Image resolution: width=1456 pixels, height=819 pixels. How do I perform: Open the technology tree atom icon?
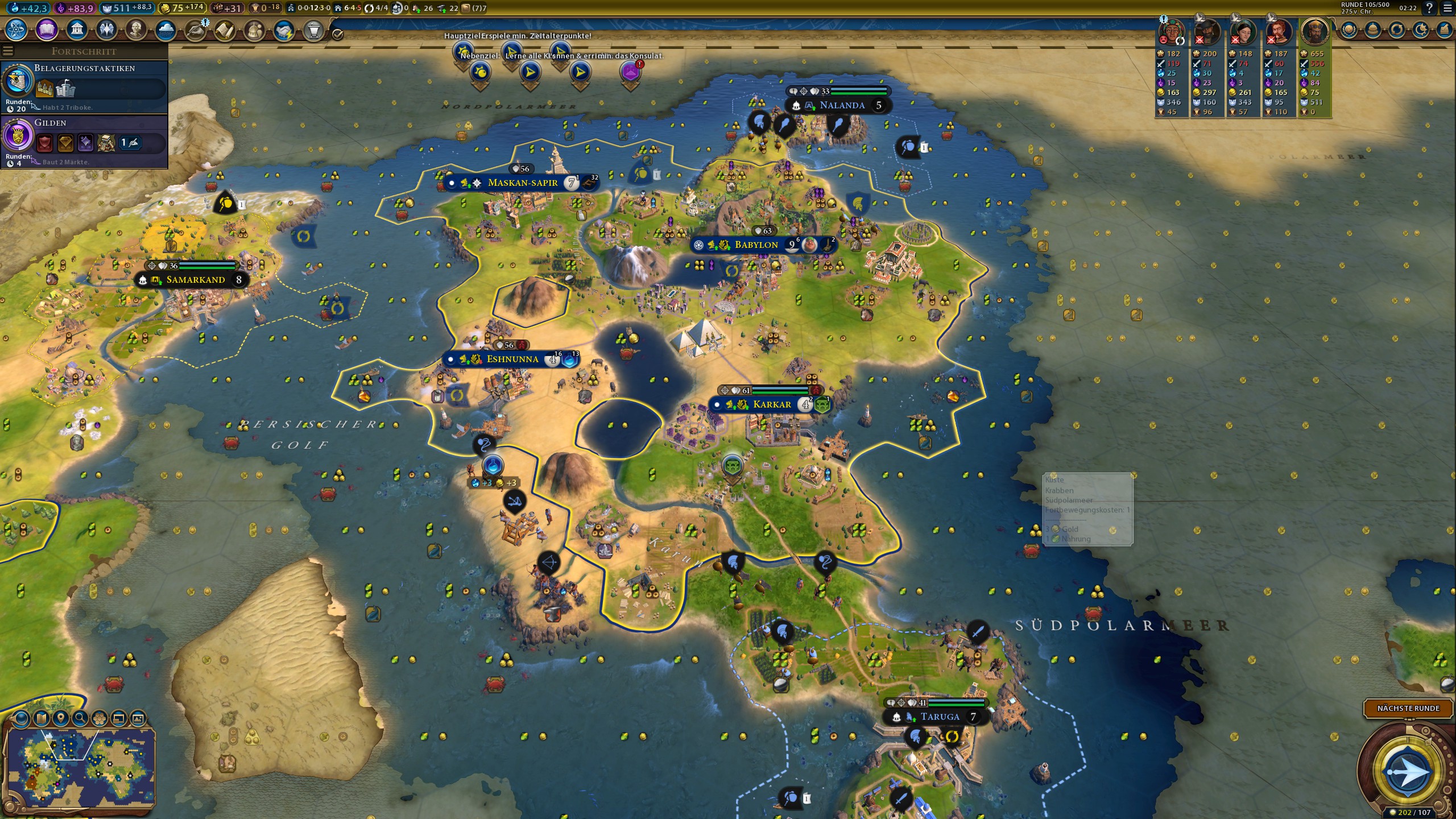pos(16,30)
